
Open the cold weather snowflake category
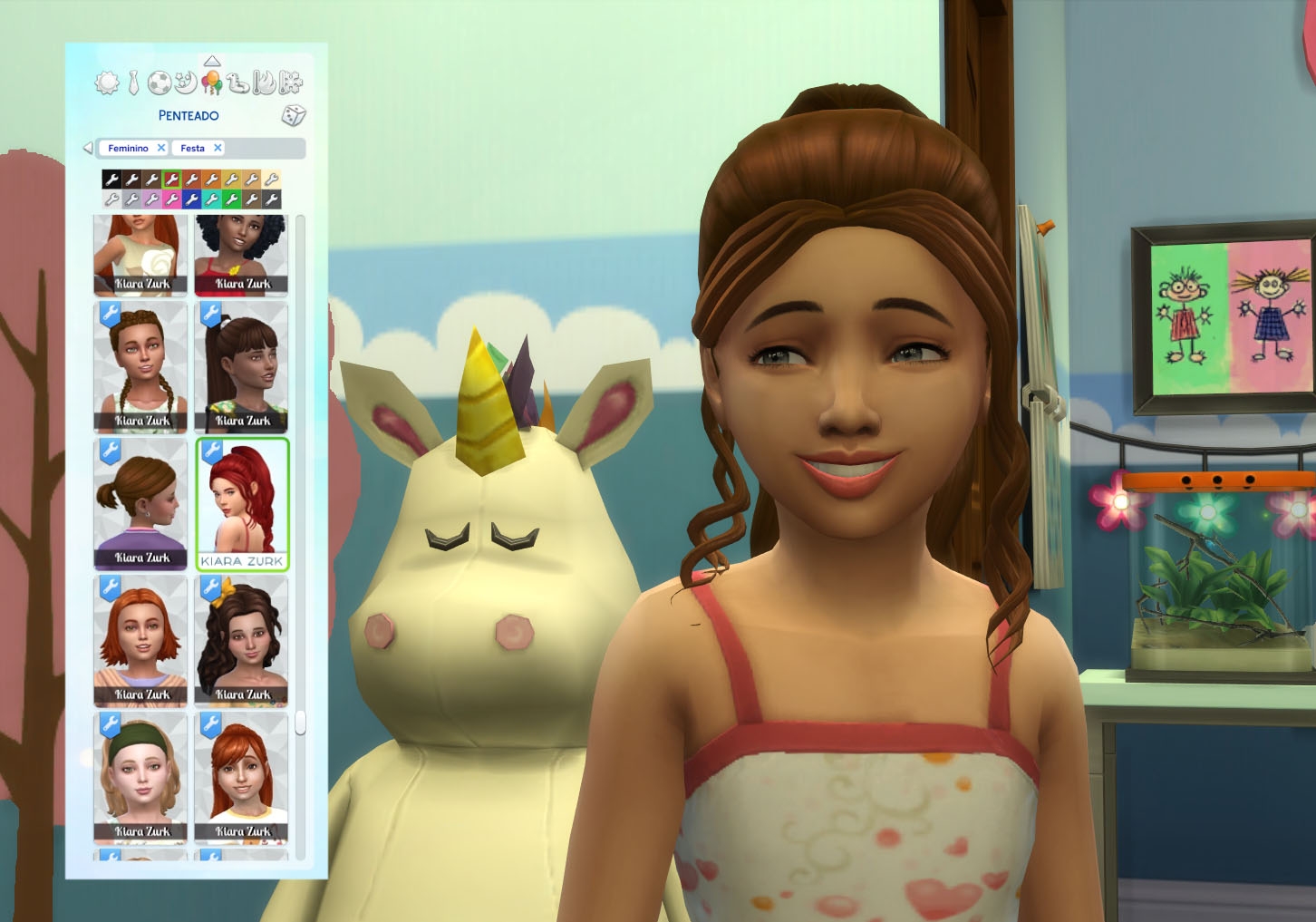pos(290,82)
